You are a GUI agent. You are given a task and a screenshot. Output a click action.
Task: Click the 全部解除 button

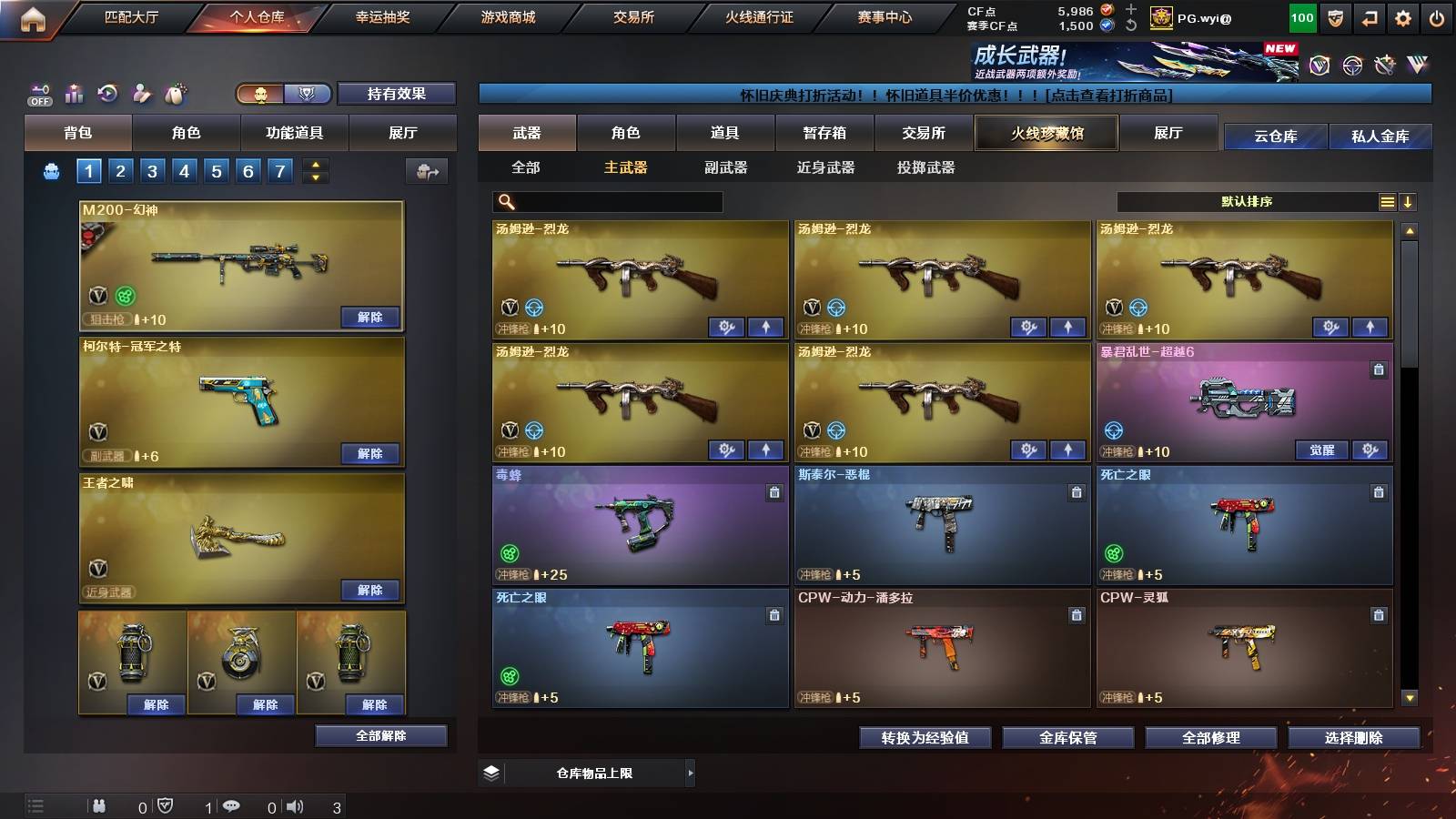380,735
